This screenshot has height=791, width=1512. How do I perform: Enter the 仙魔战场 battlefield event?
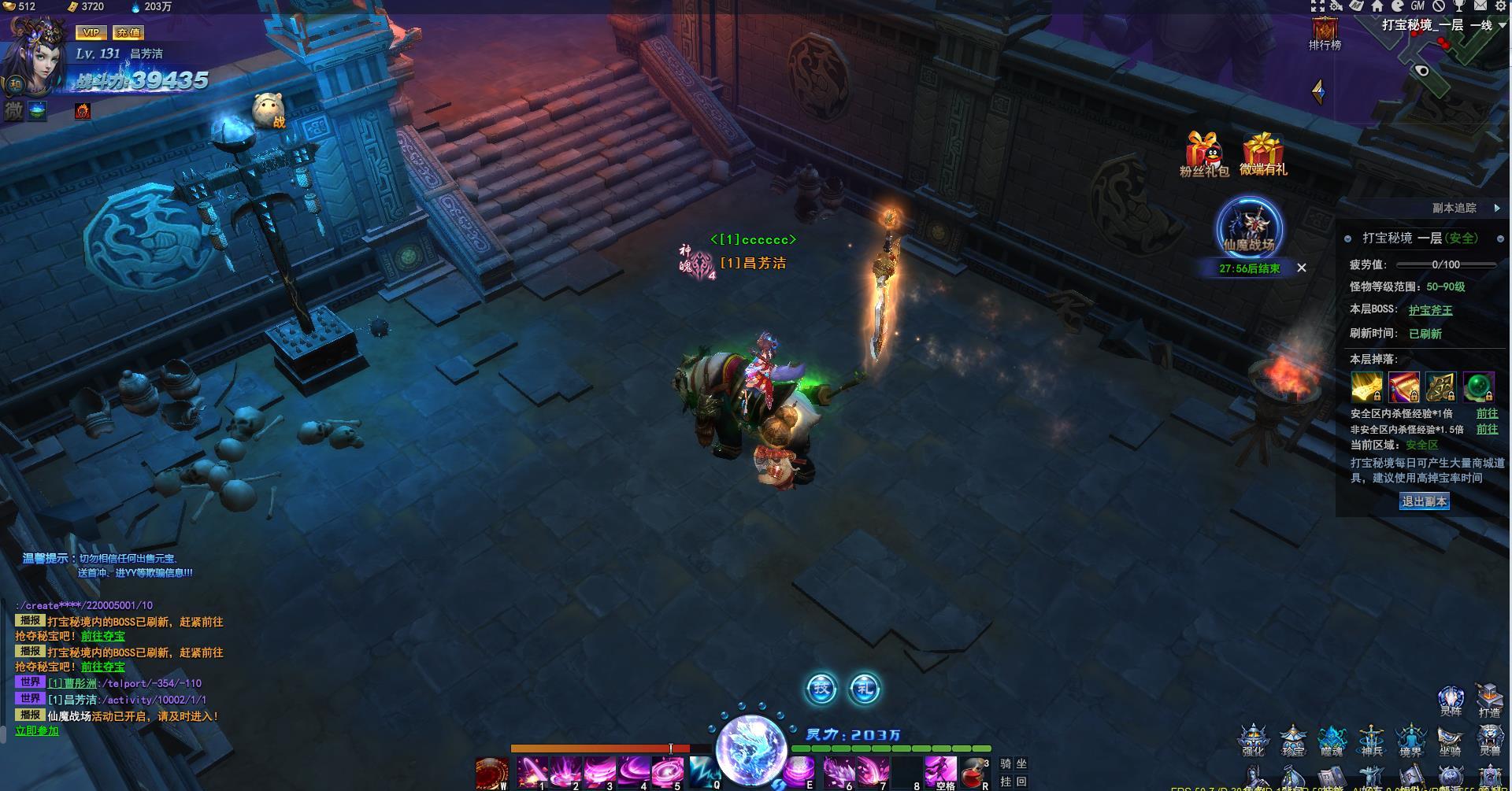[1249, 228]
